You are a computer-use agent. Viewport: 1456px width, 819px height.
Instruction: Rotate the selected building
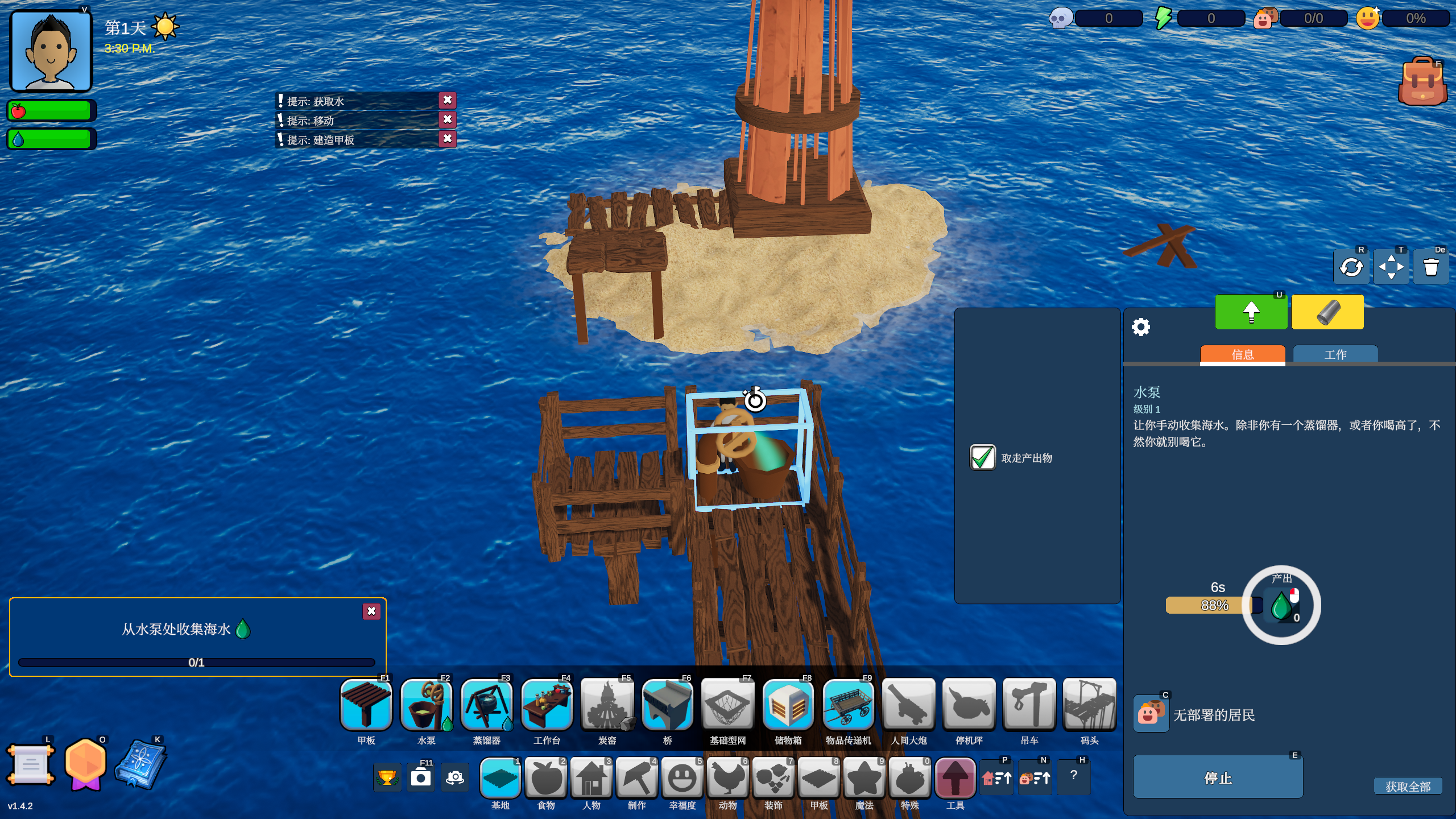1351,267
